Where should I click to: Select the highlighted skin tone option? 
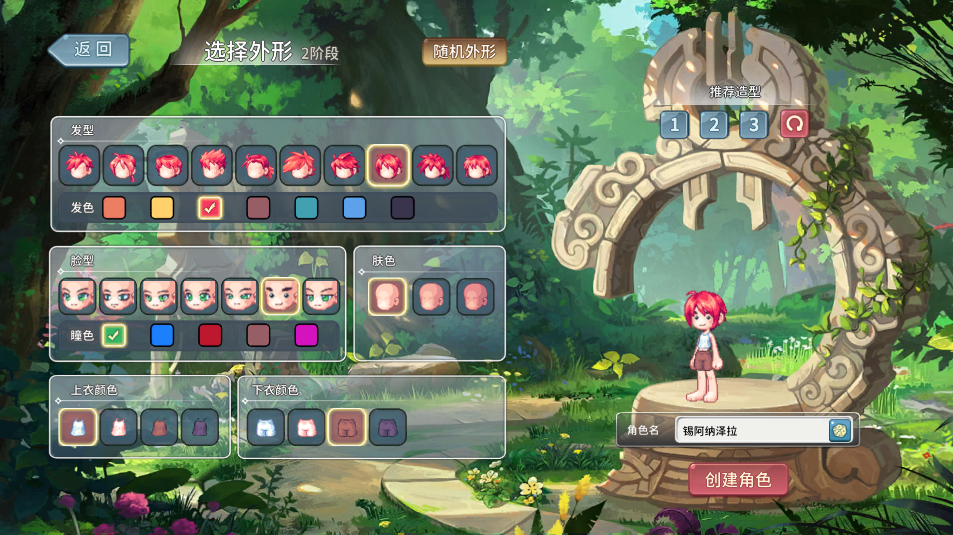tap(387, 296)
